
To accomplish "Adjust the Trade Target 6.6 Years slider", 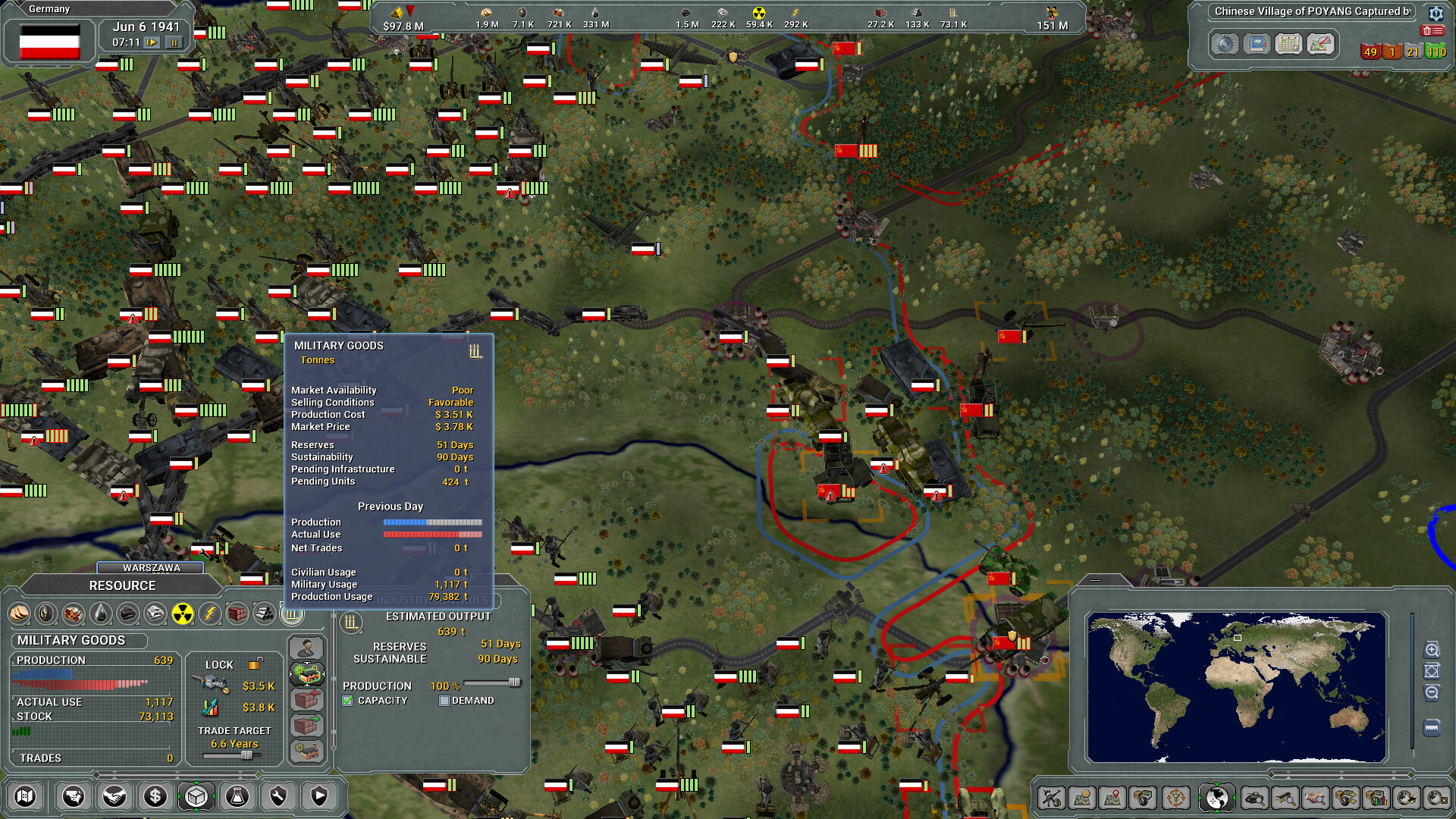I will (x=246, y=755).
